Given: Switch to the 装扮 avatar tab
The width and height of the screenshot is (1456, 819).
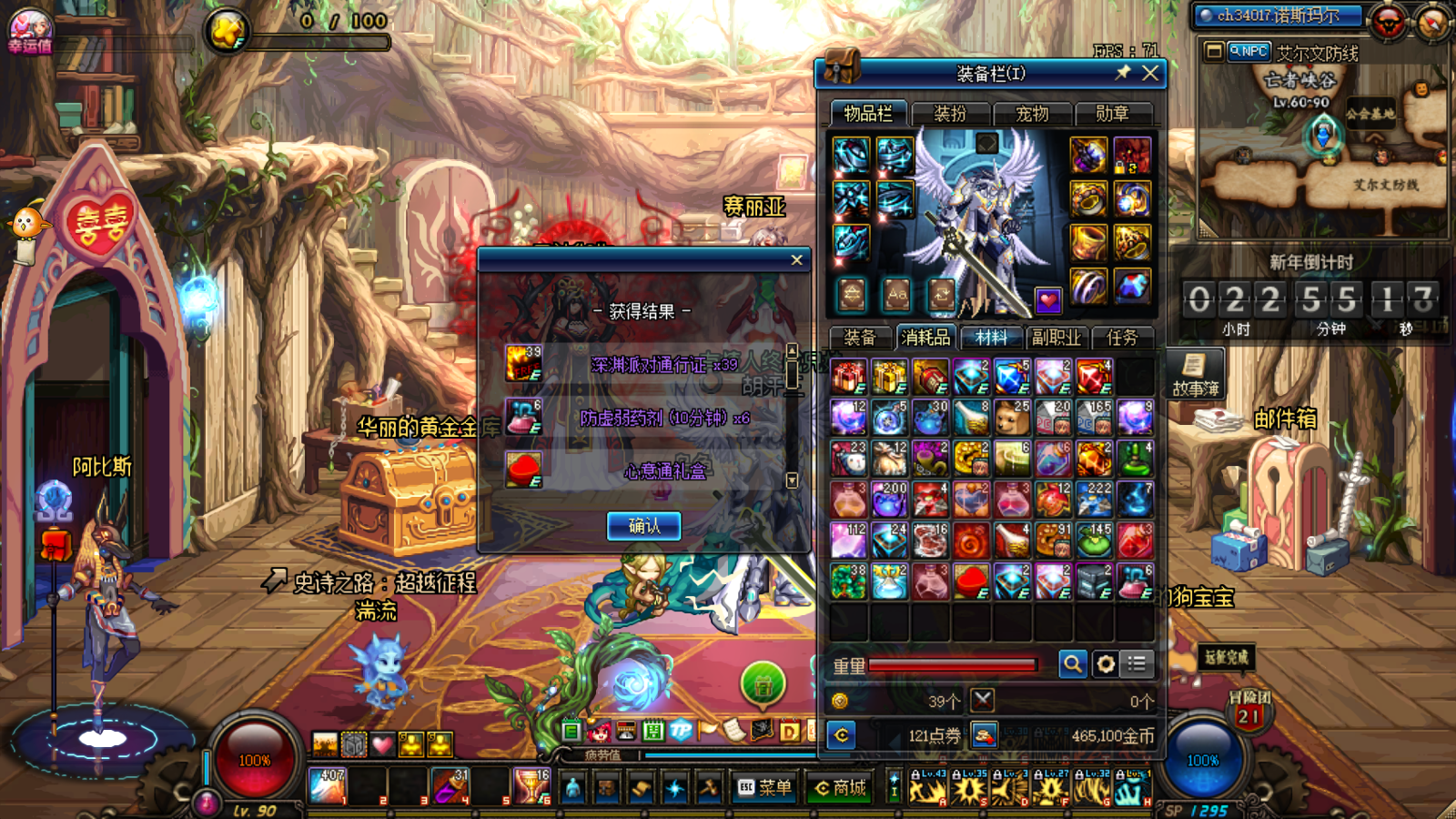Looking at the screenshot, I should [x=950, y=114].
